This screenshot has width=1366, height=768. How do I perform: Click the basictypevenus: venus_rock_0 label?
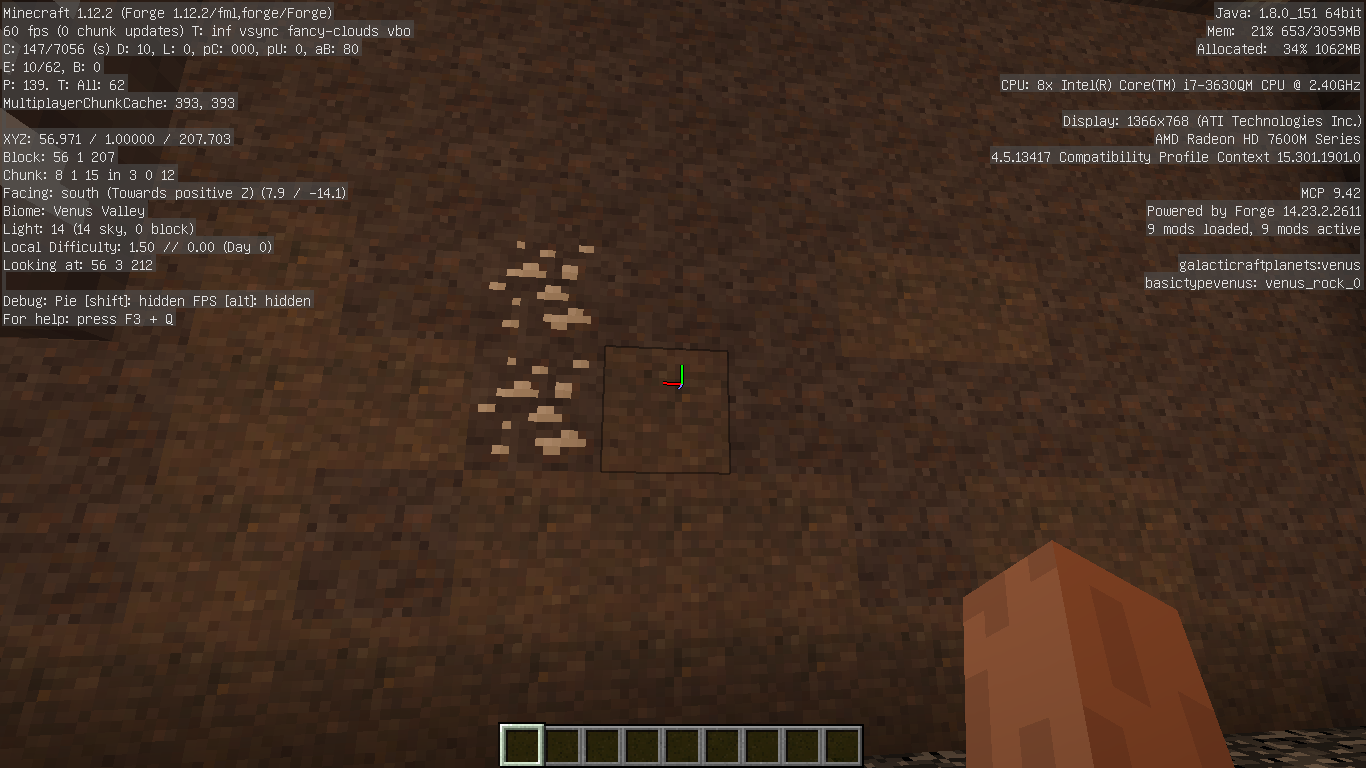click(1253, 283)
